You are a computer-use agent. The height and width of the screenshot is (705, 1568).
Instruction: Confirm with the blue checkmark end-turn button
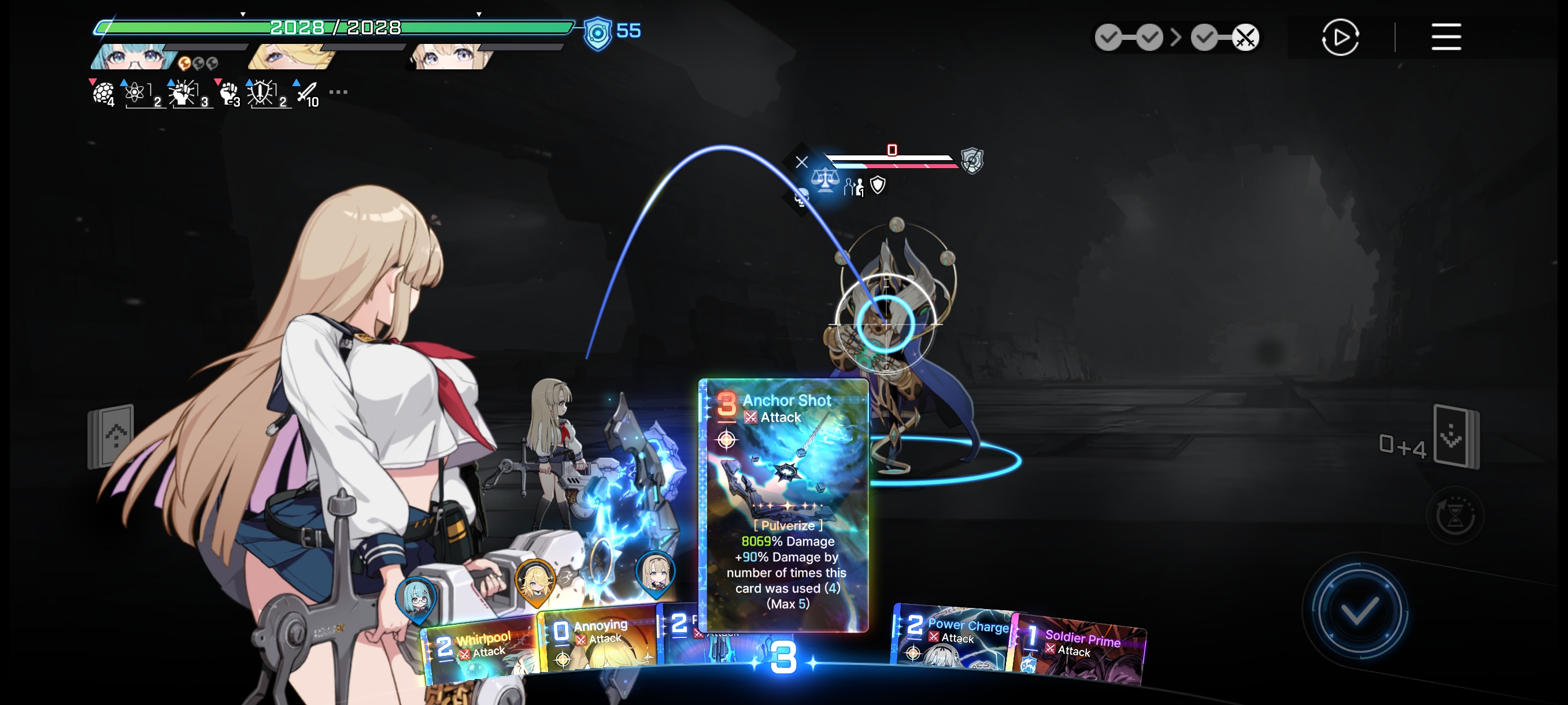tap(1358, 610)
